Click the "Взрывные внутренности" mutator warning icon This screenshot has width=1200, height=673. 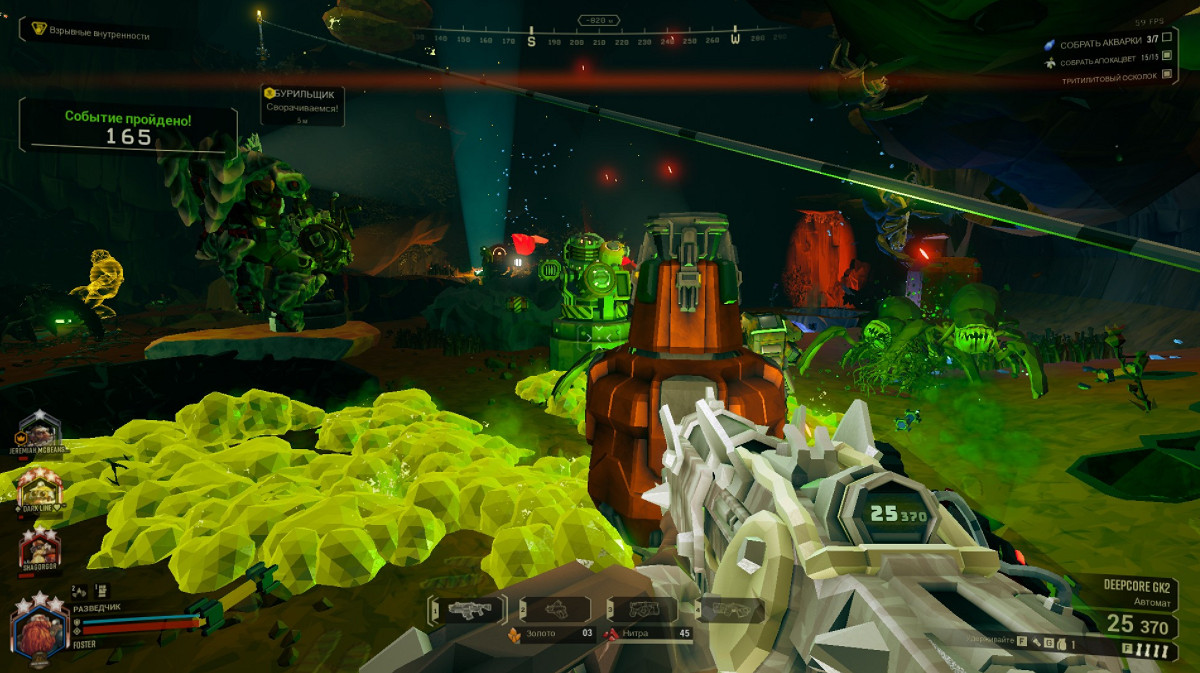pos(40,30)
